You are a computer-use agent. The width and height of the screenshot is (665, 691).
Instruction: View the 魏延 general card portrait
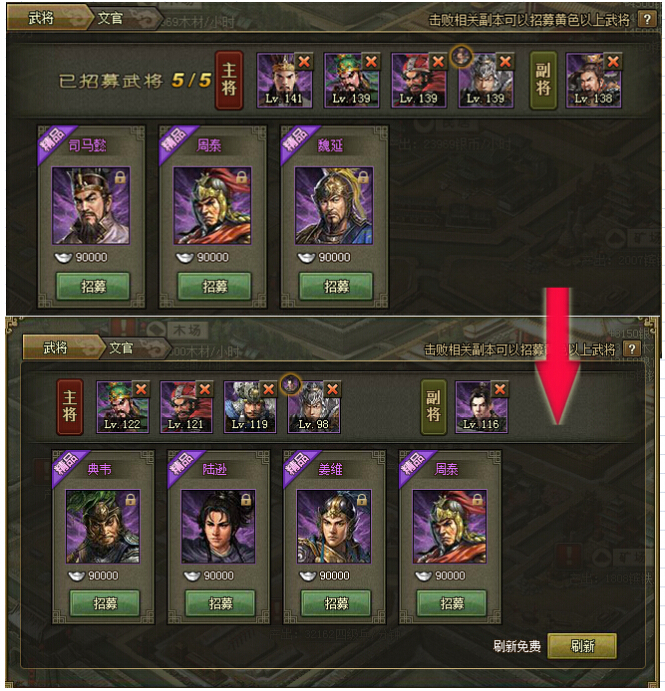334,207
